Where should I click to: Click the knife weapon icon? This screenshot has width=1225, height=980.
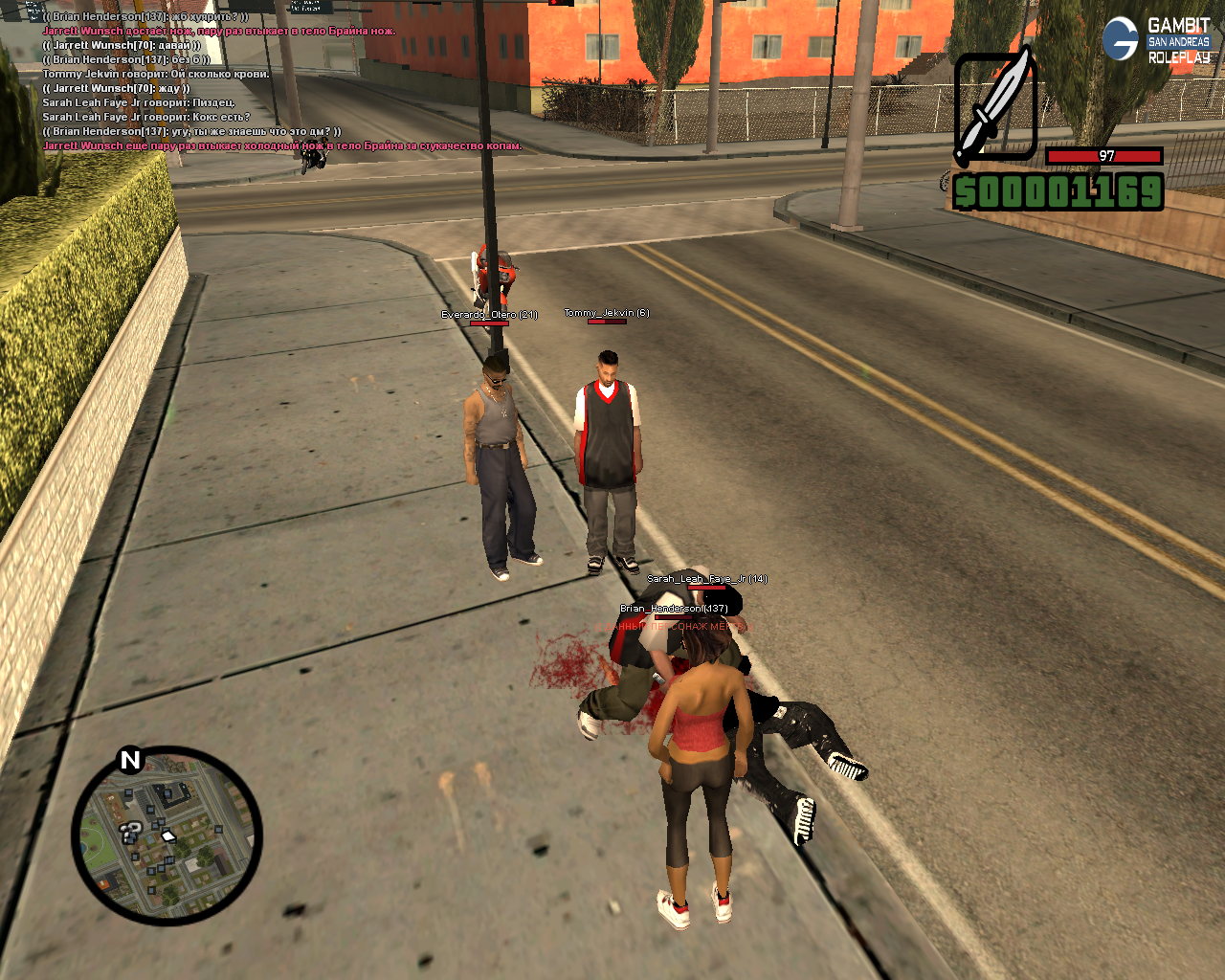pyautogui.click(x=995, y=107)
